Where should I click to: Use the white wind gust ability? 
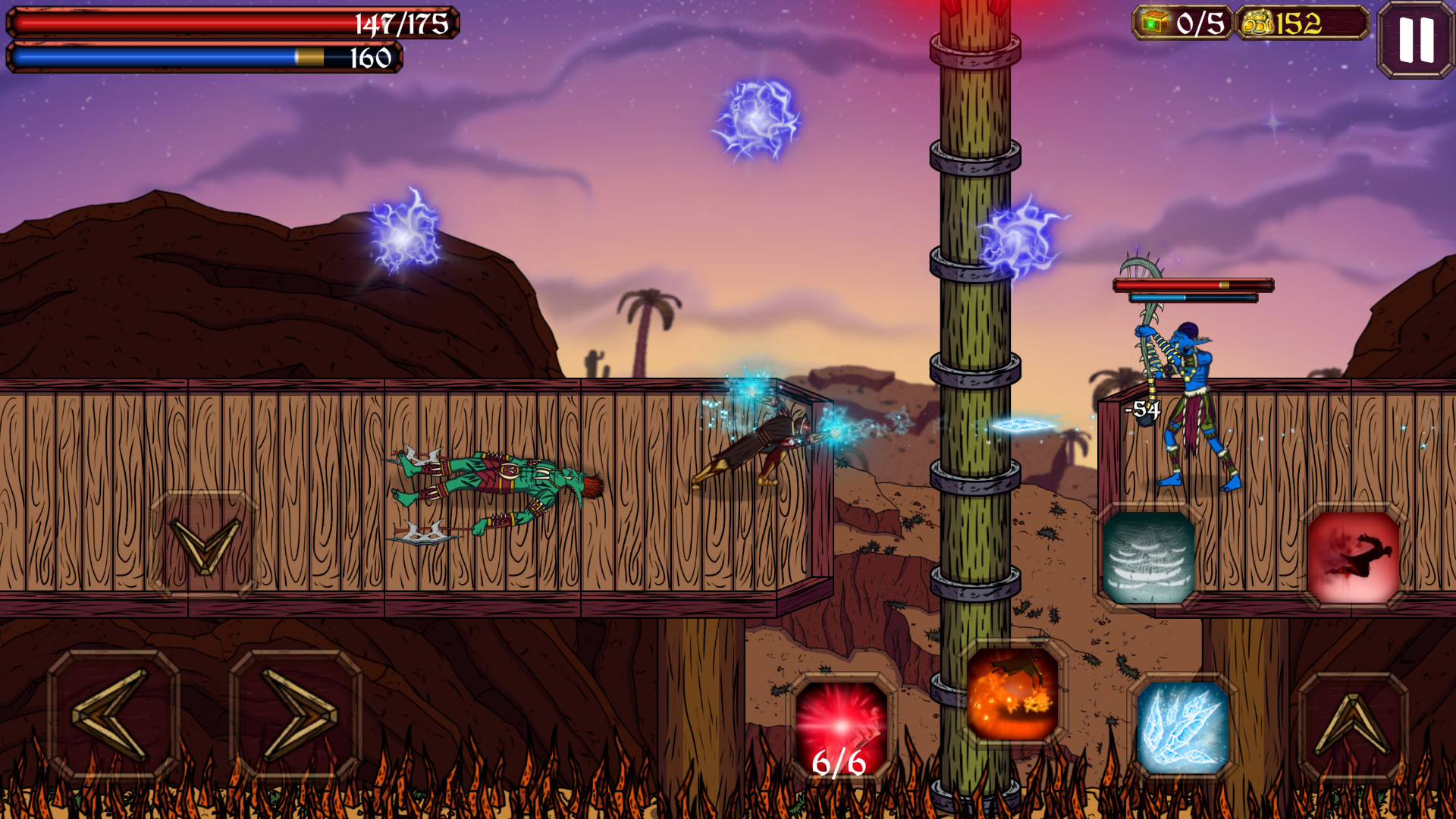[x=1149, y=557]
